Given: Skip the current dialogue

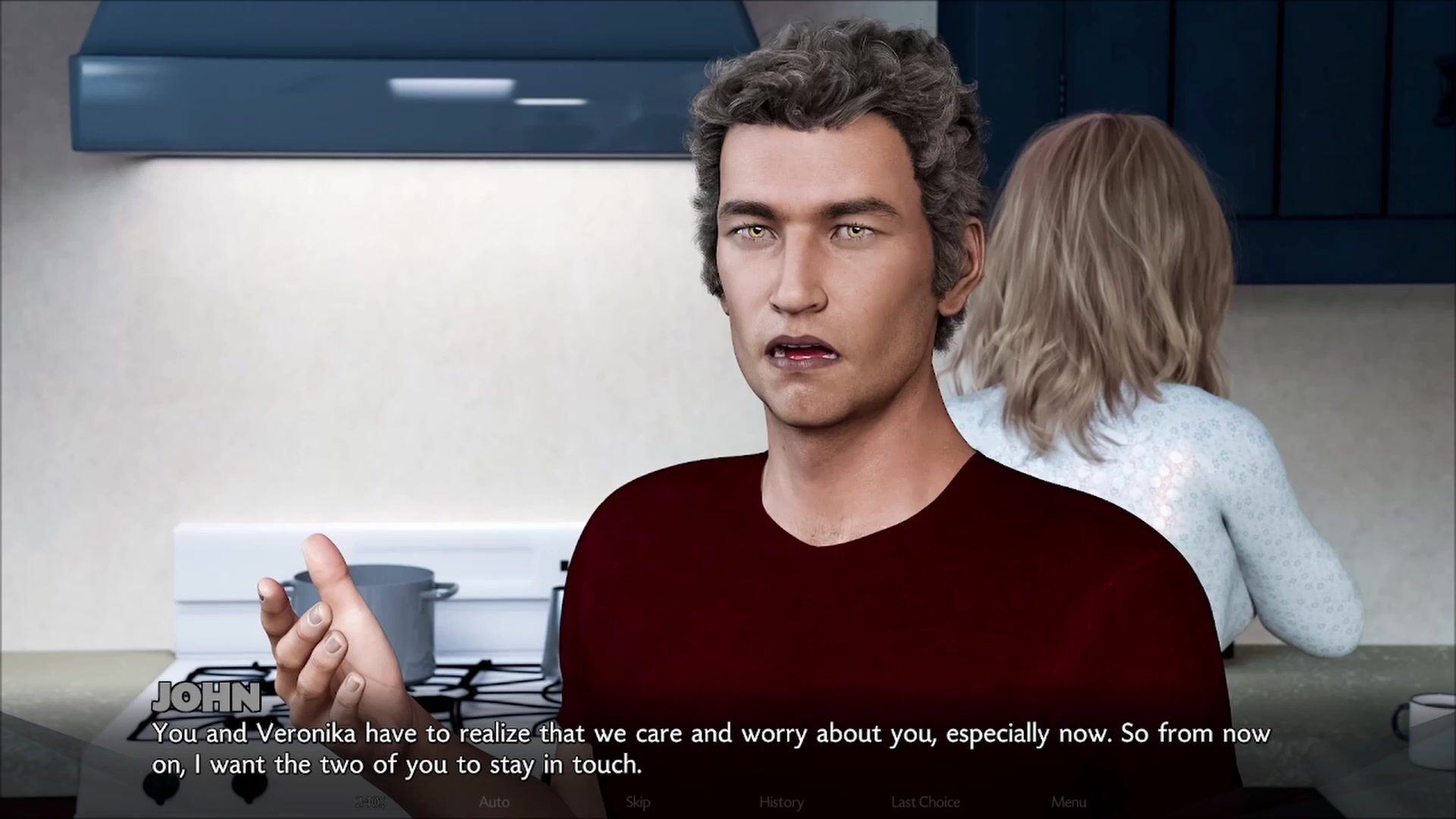Looking at the screenshot, I should [638, 802].
